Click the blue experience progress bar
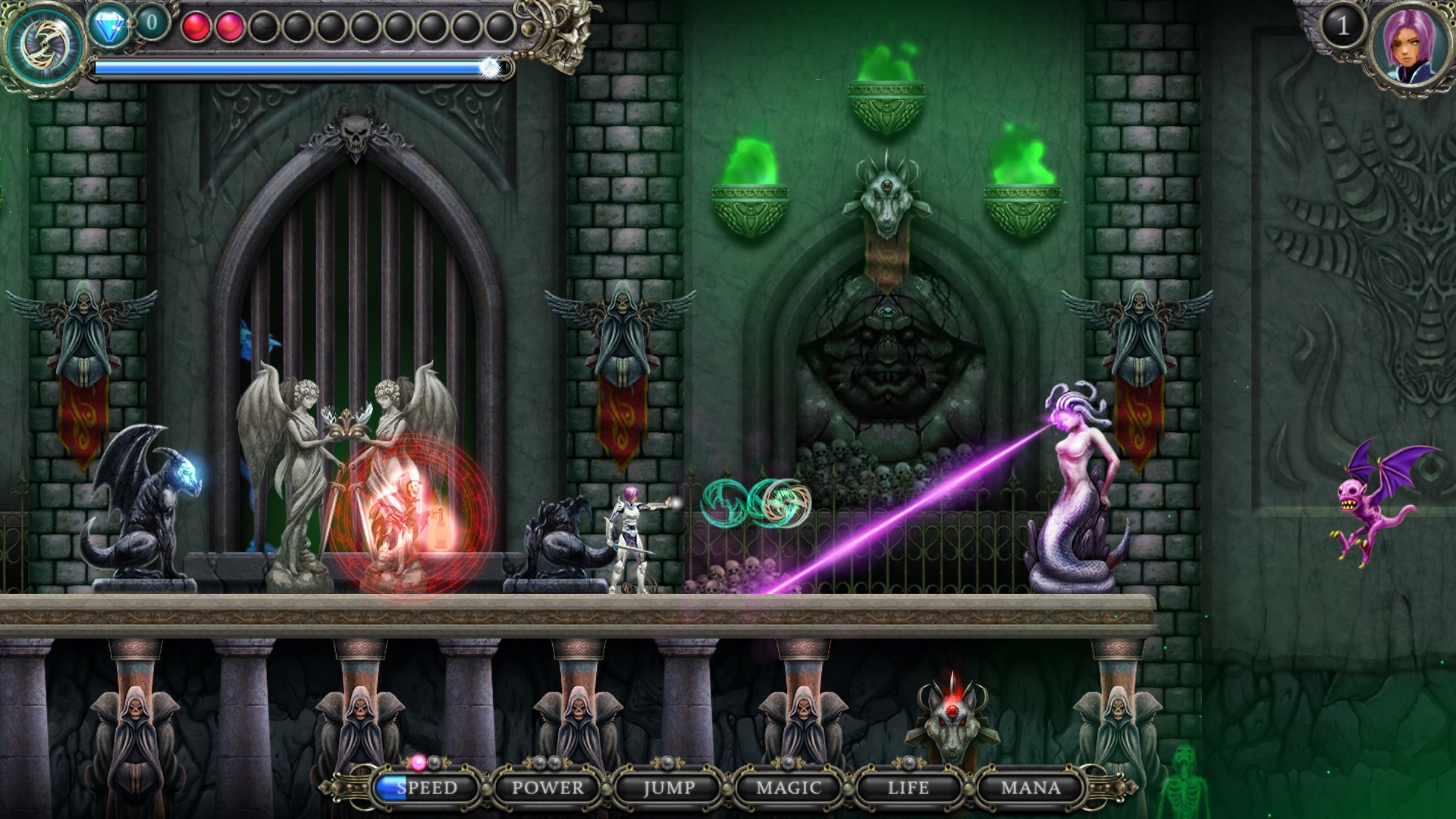Image resolution: width=1456 pixels, height=819 pixels. pos(296,68)
